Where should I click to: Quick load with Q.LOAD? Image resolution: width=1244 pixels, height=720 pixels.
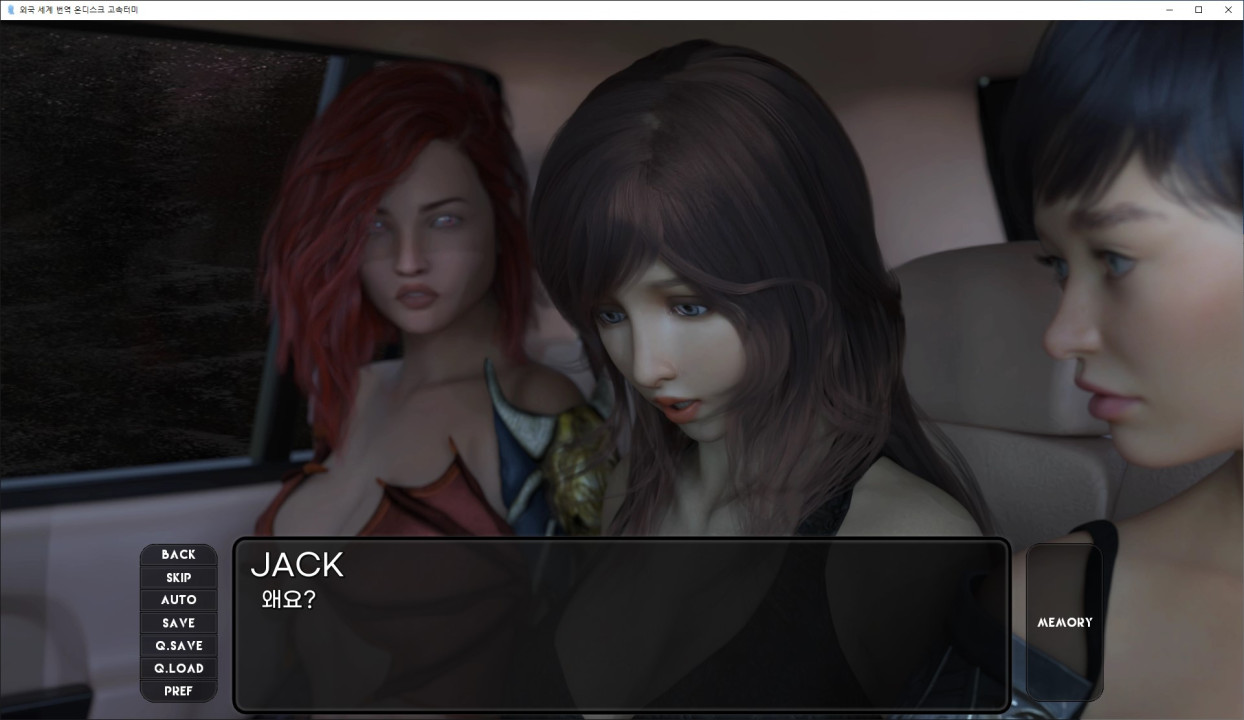178,668
